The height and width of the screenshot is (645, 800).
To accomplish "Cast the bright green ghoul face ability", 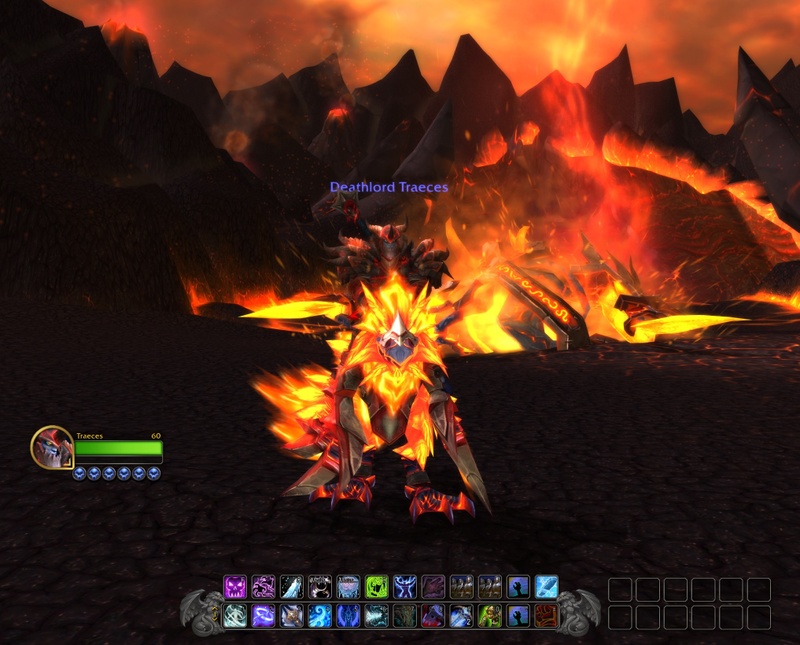I will click(x=376, y=587).
